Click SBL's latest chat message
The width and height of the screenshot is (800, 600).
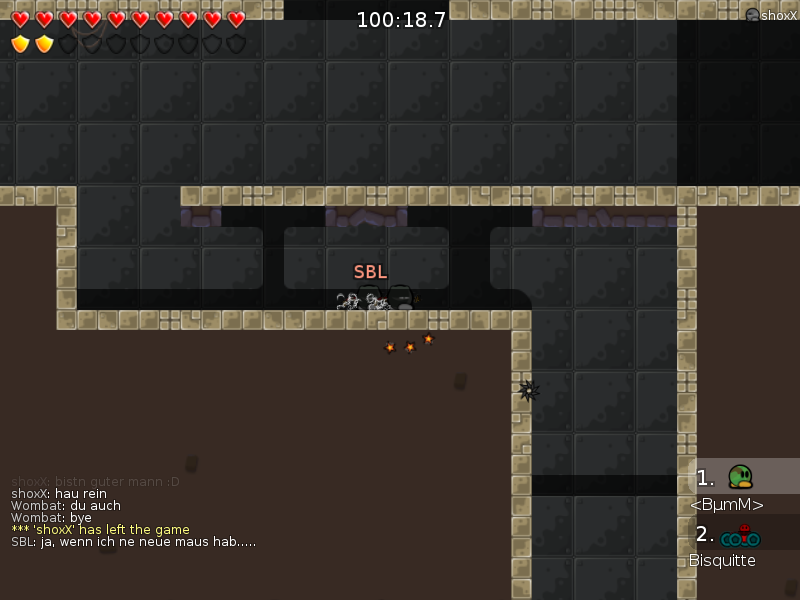133,542
